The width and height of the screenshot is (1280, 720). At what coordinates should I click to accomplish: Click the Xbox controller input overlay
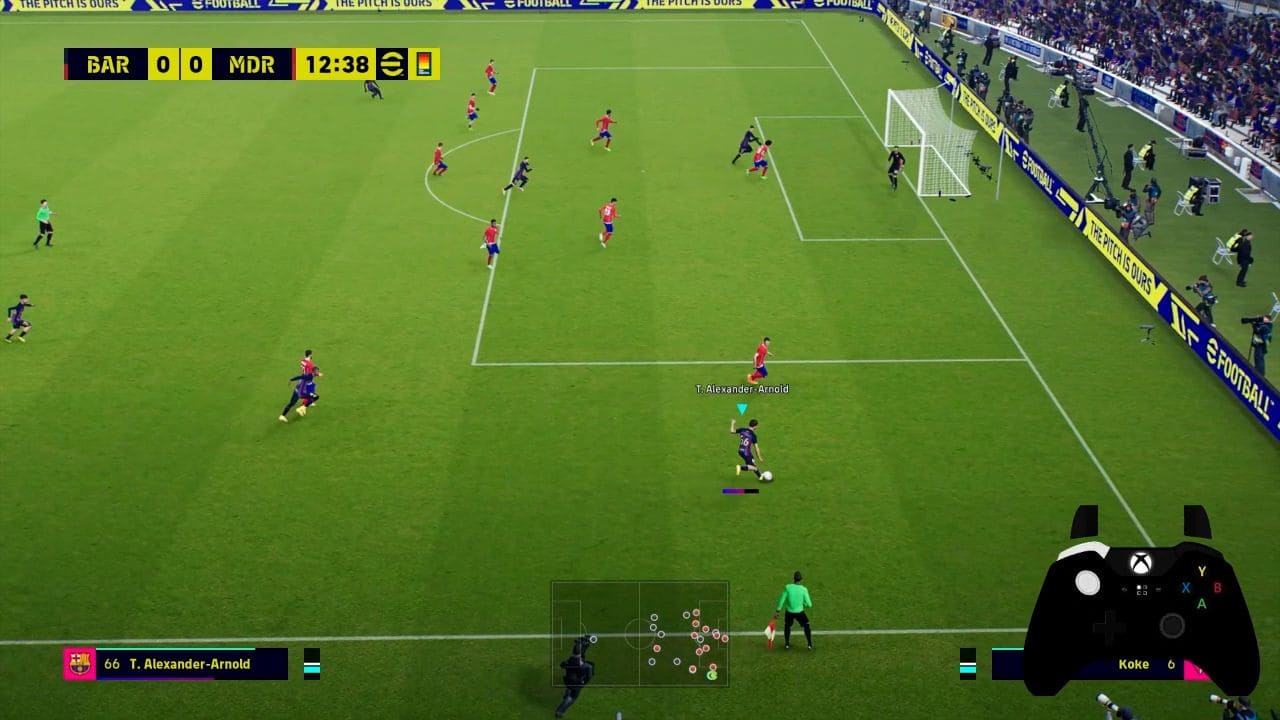1140,605
